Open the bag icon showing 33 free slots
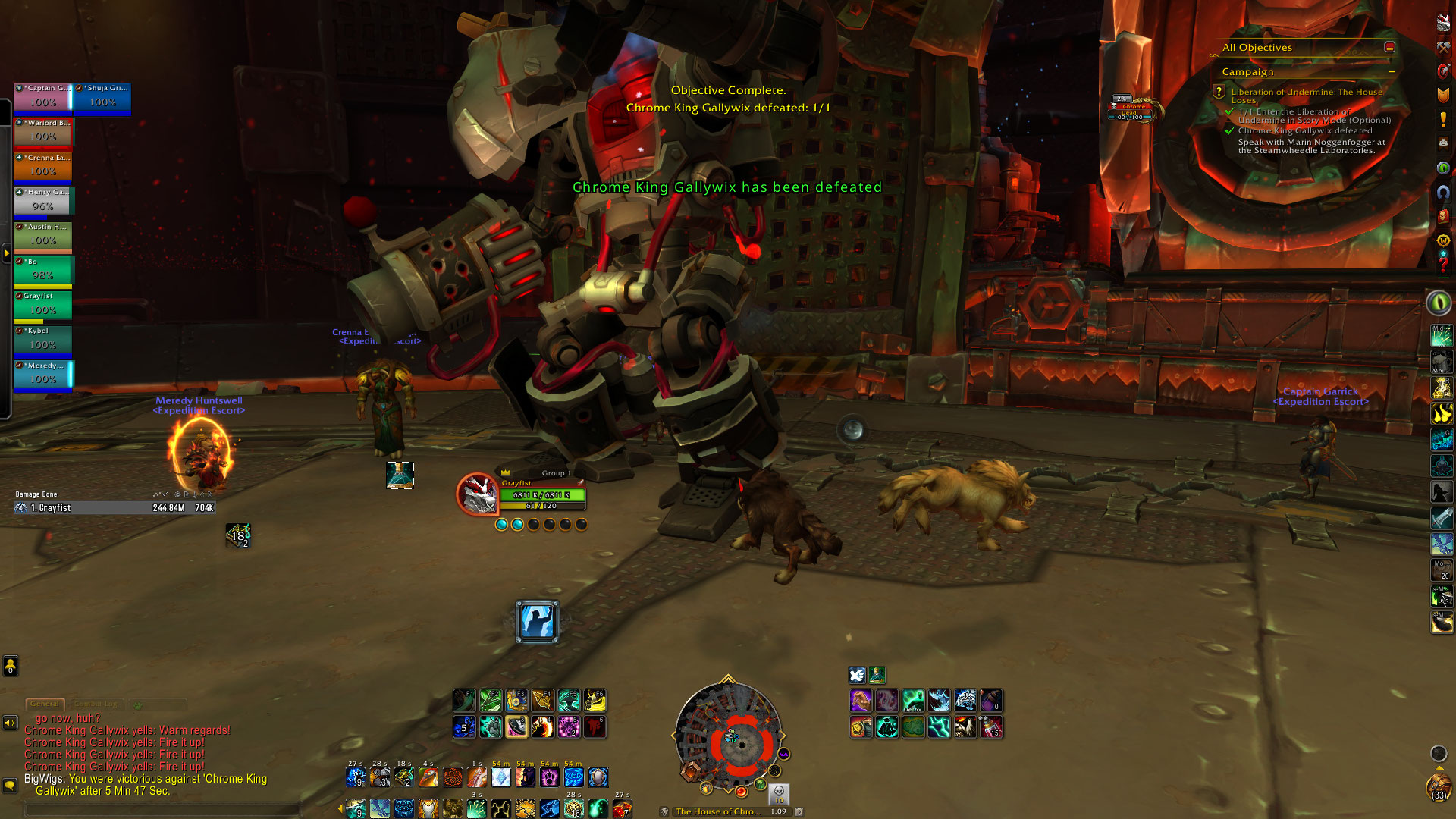The height and width of the screenshot is (819, 1456). pyautogui.click(x=1439, y=787)
